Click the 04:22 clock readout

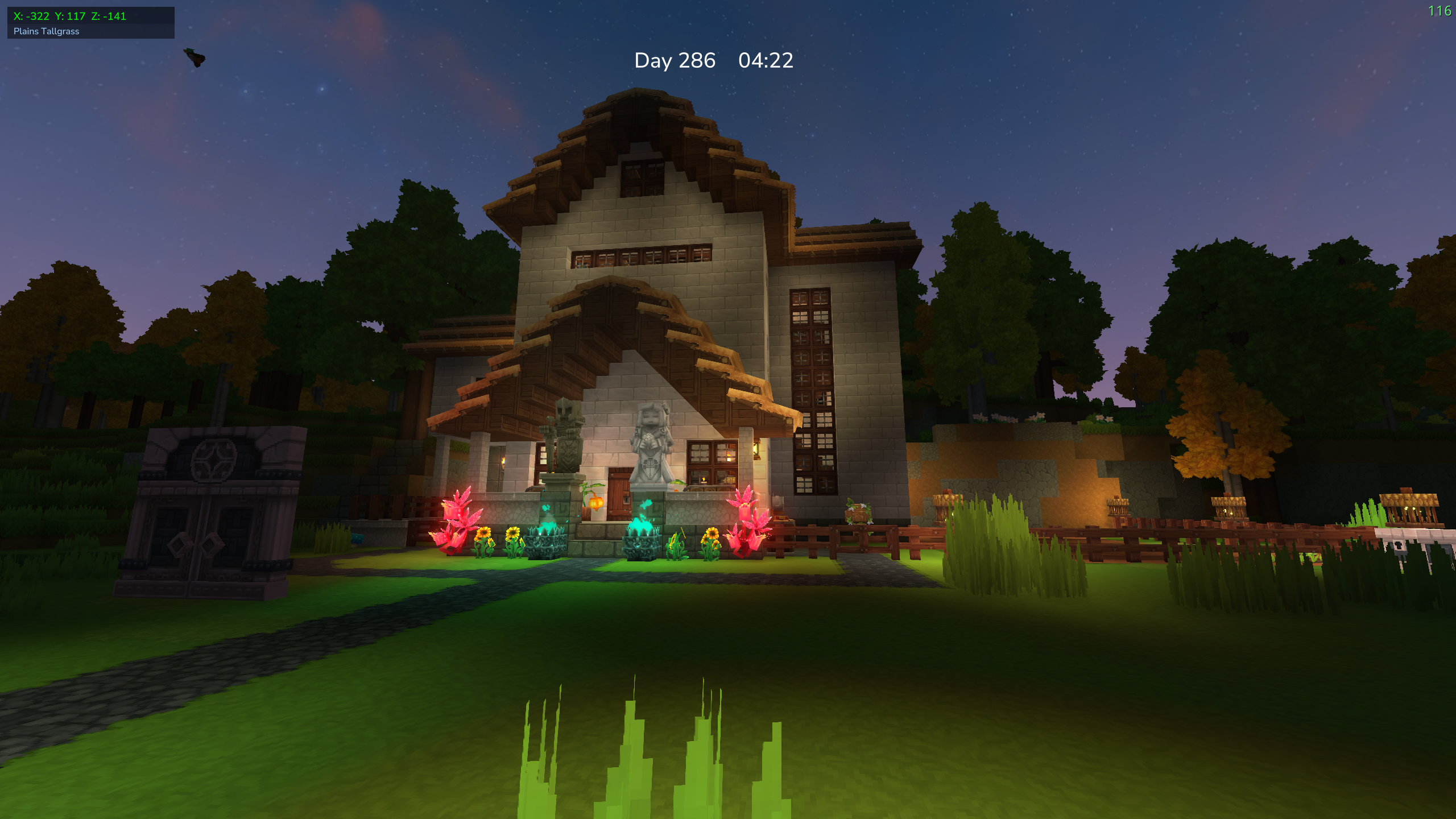point(765,61)
